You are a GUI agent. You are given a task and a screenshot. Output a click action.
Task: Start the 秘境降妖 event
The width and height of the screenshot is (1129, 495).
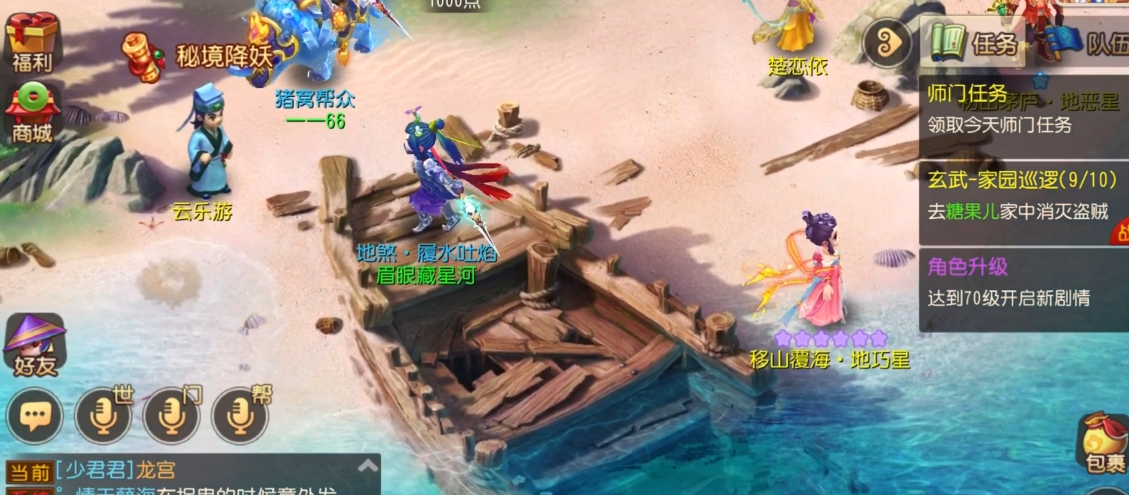tap(198, 53)
